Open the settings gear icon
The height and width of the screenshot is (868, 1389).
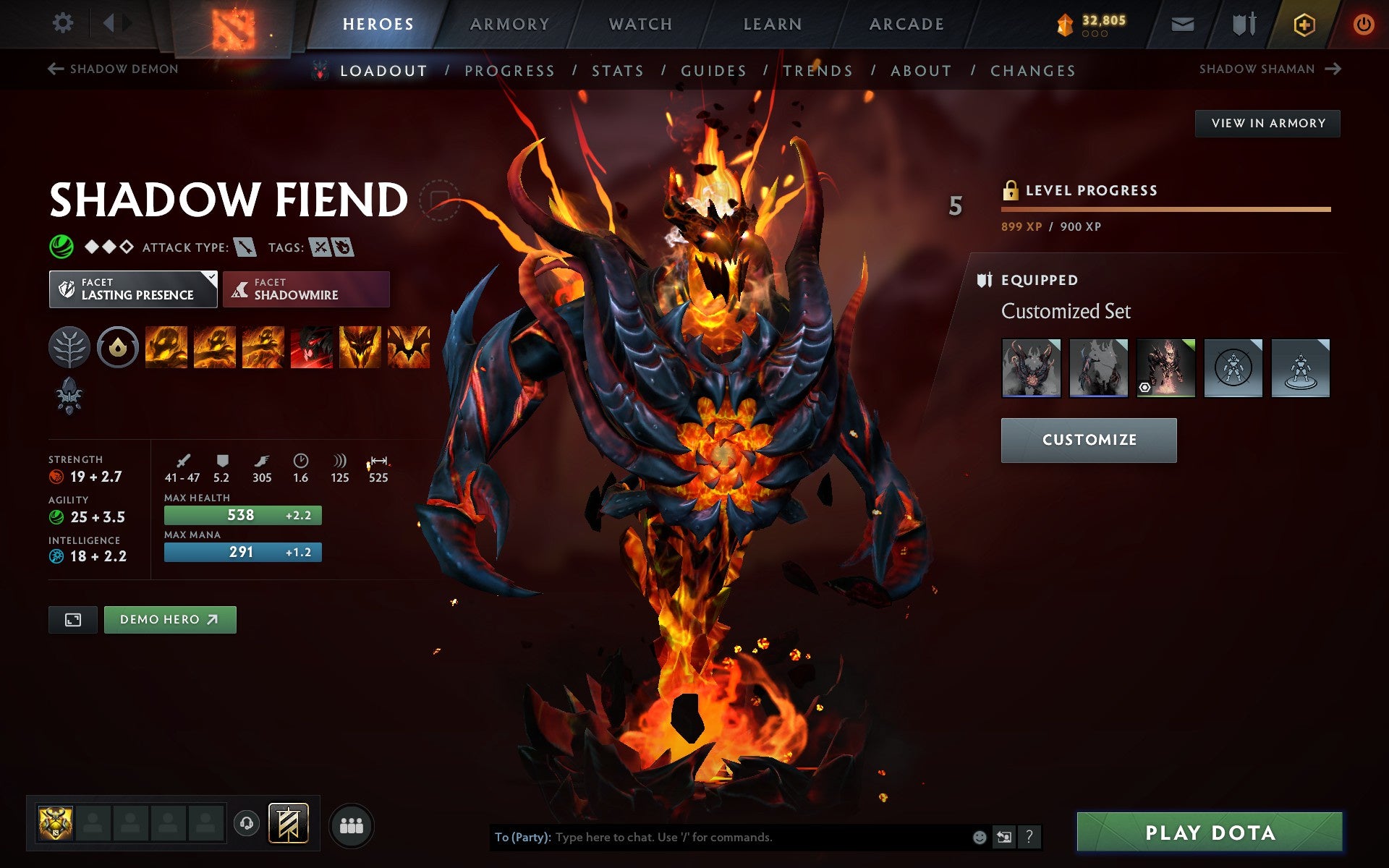coord(64,23)
